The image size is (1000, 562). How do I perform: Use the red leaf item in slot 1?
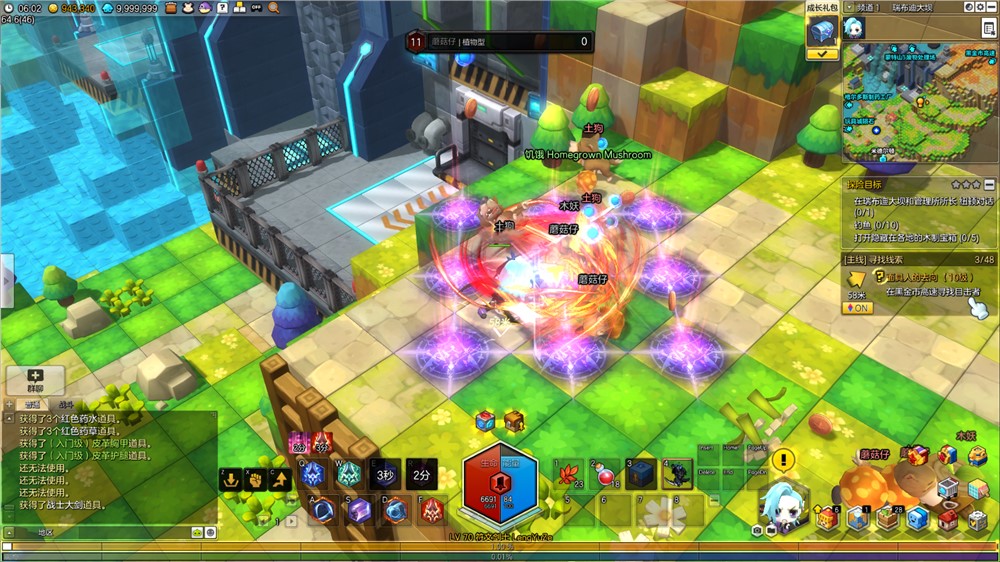pos(570,474)
